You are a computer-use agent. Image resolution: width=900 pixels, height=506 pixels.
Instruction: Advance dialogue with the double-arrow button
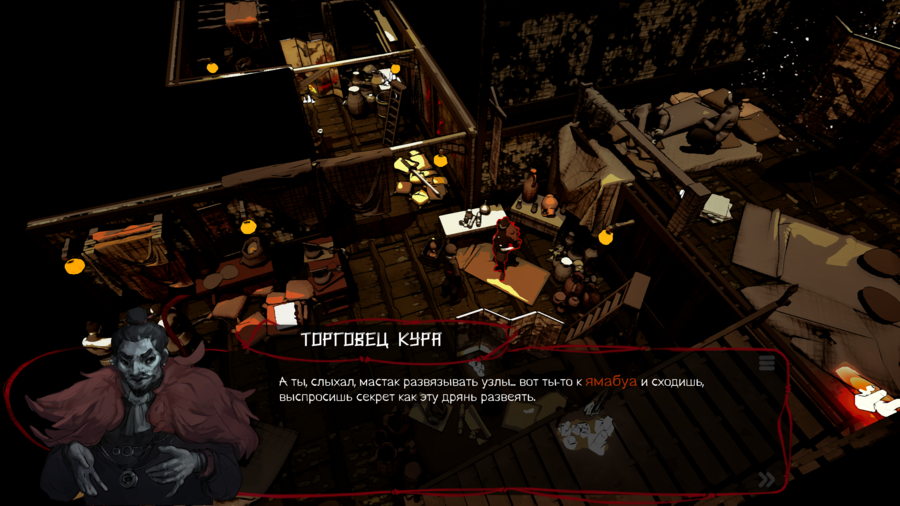pyautogui.click(x=766, y=479)
